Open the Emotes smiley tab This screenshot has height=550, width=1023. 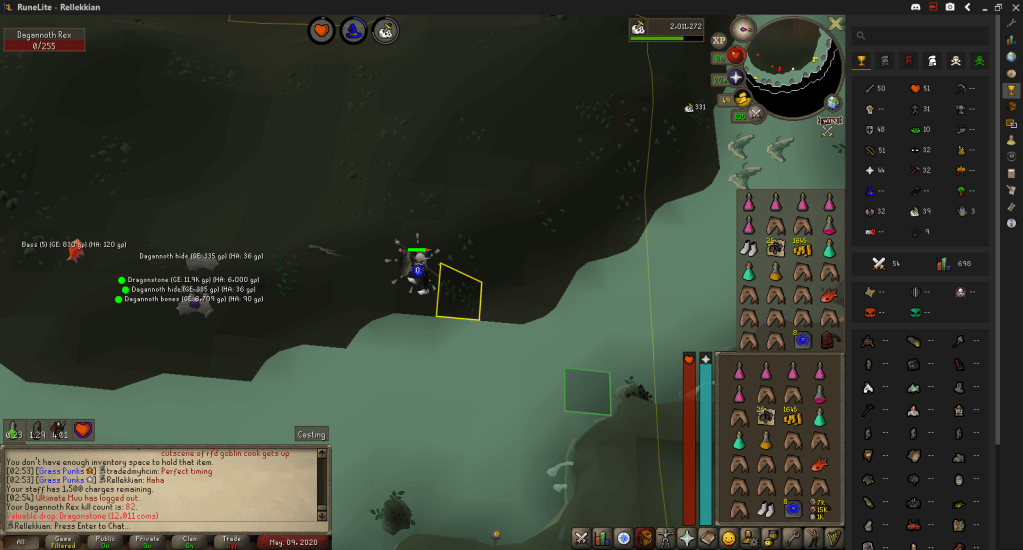pos(728,538)
